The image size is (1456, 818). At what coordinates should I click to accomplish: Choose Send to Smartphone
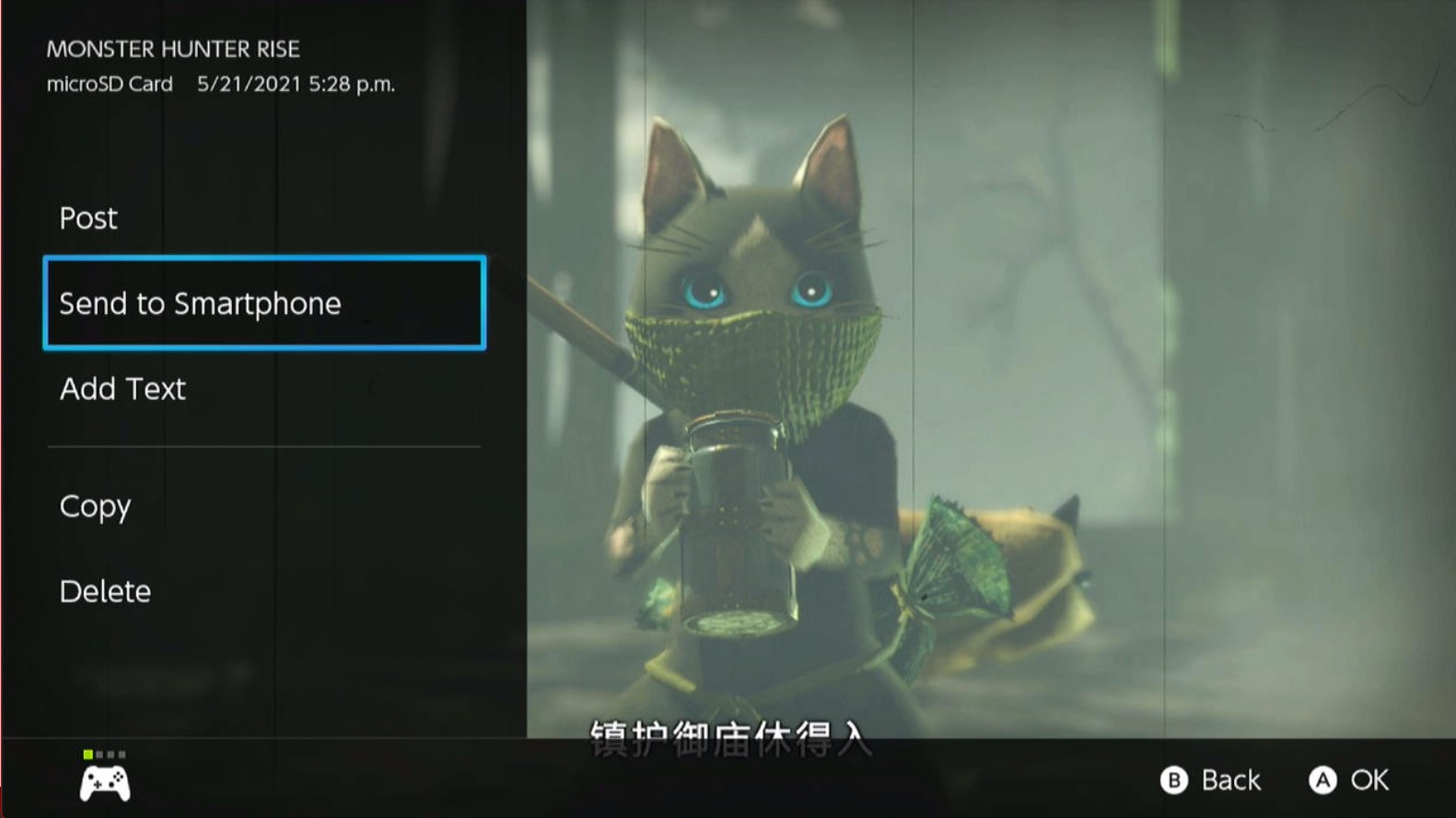tap(264, 303)
